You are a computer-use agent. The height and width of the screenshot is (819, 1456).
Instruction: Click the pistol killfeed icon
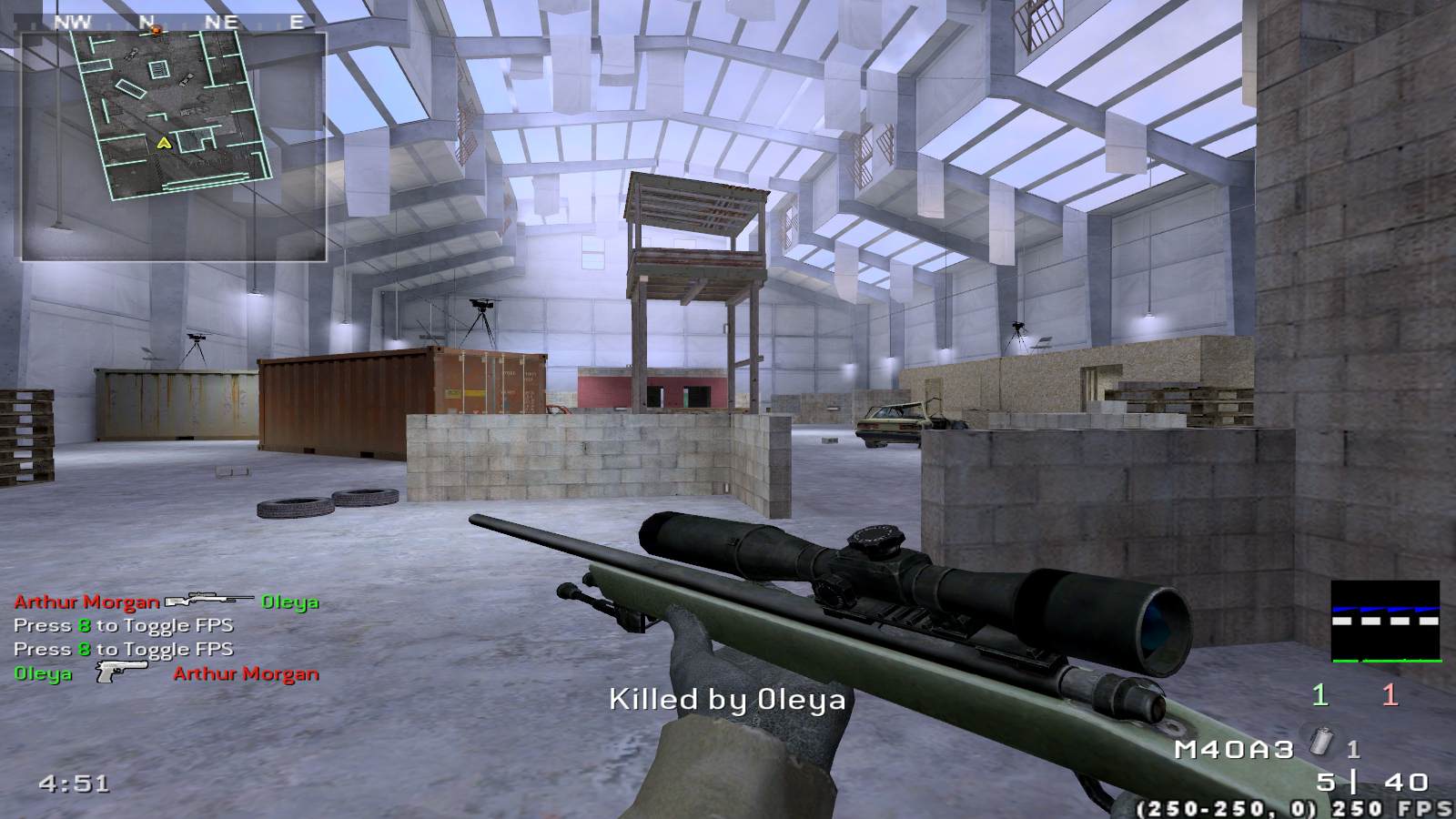(x=122, y=672)
